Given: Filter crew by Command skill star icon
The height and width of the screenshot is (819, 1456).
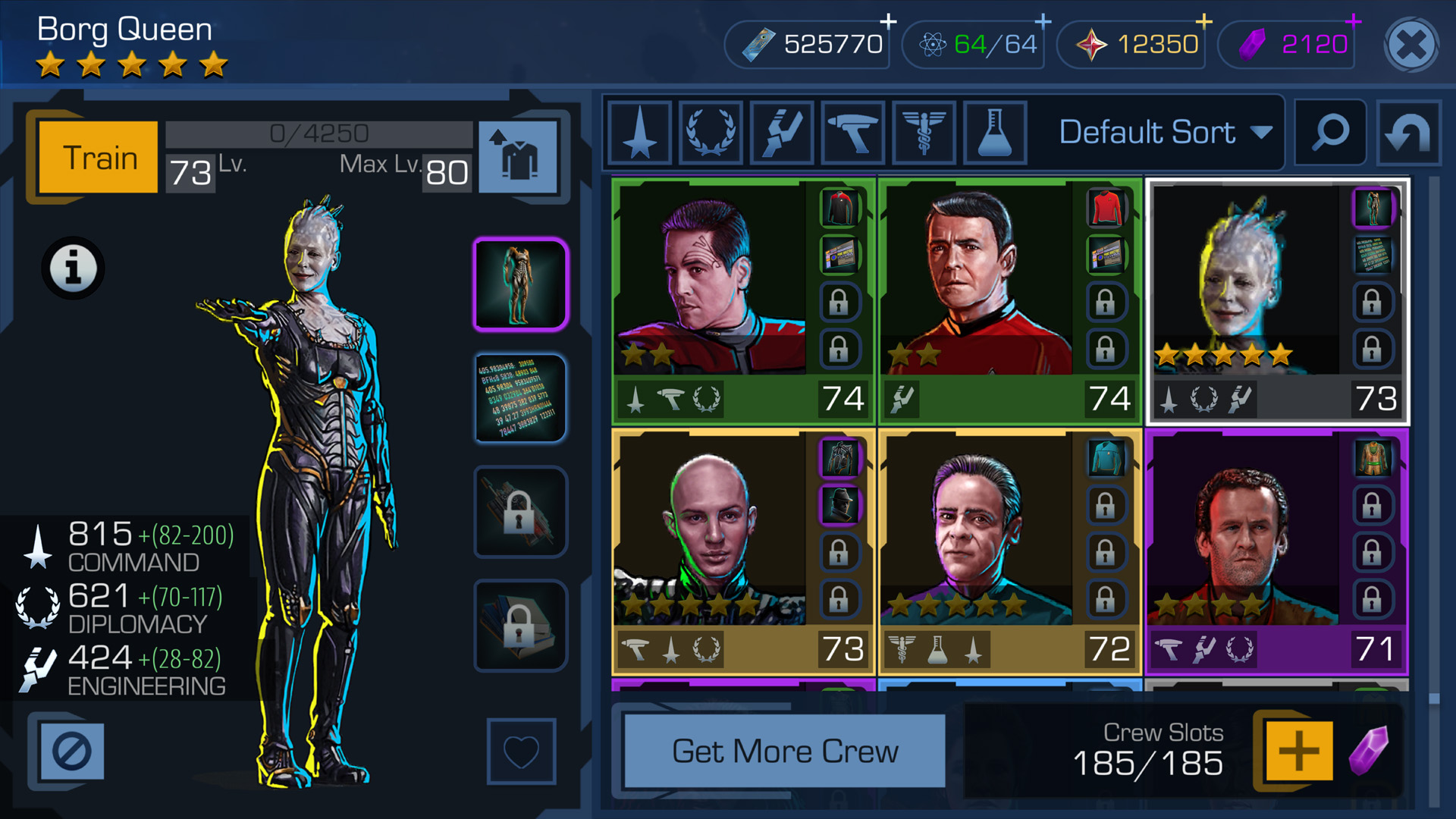Looking at the screenshot, I should click(x=639, y=132).
